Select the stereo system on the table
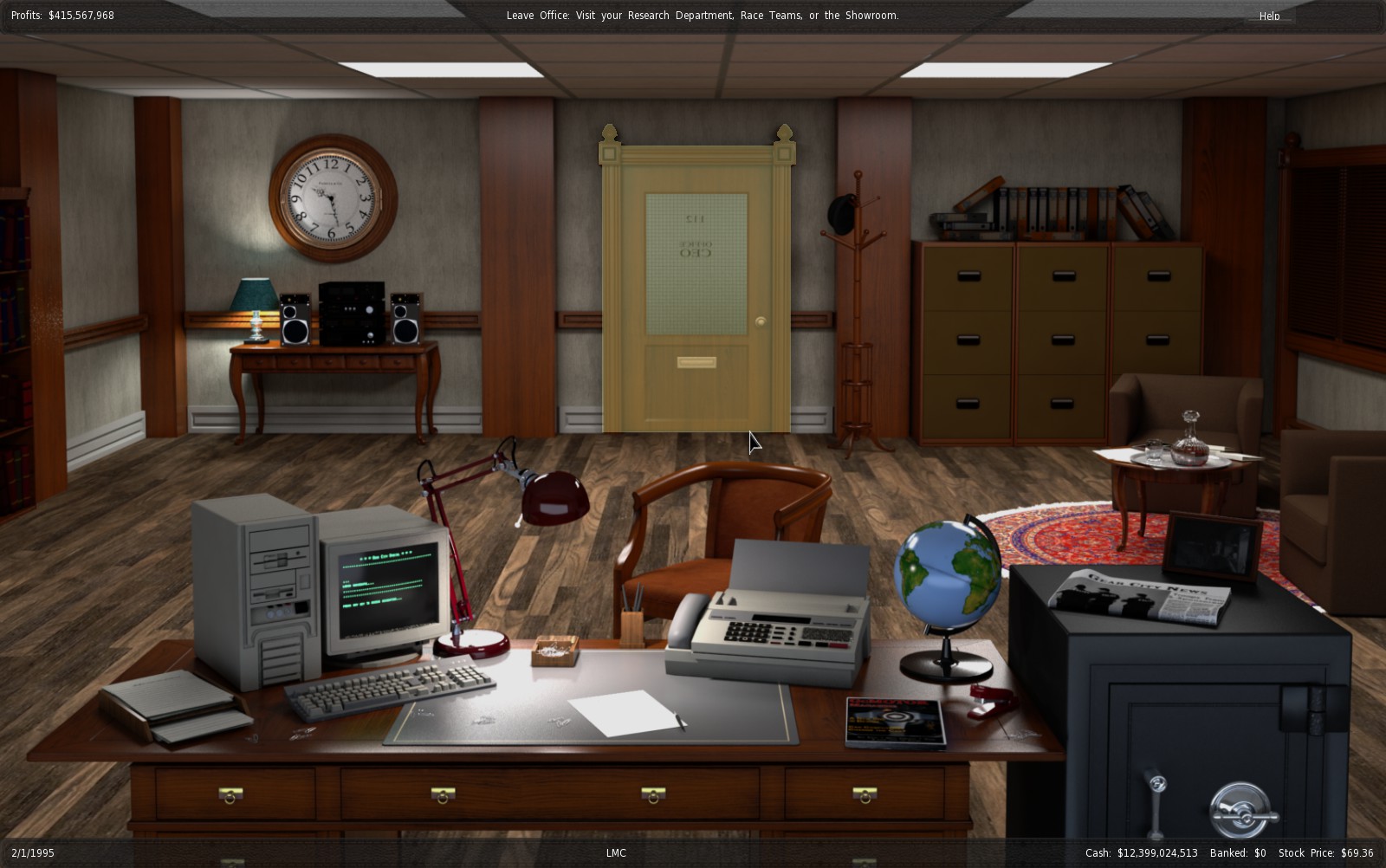The width and height of the screenshot is (1386, 868). click(351, 313)
